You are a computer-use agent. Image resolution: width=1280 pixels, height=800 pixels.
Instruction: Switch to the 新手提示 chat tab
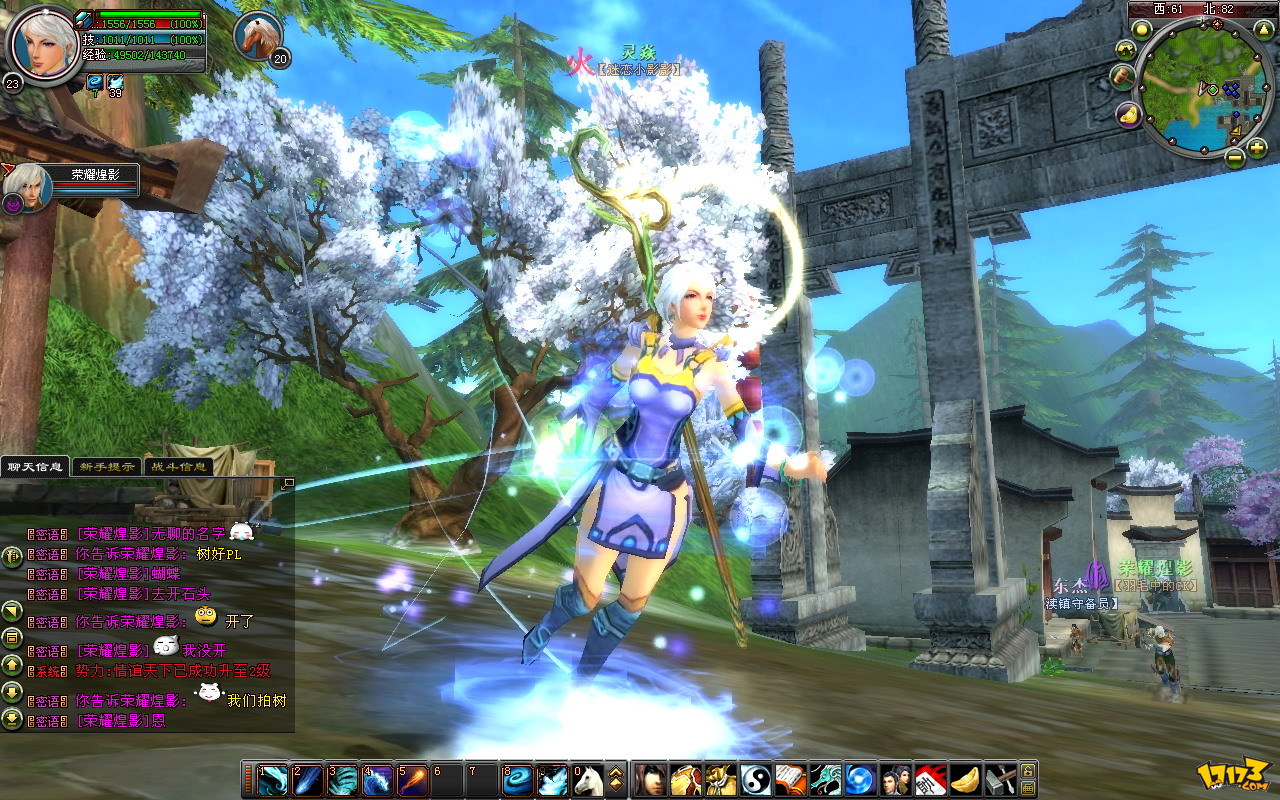(107, 466)
